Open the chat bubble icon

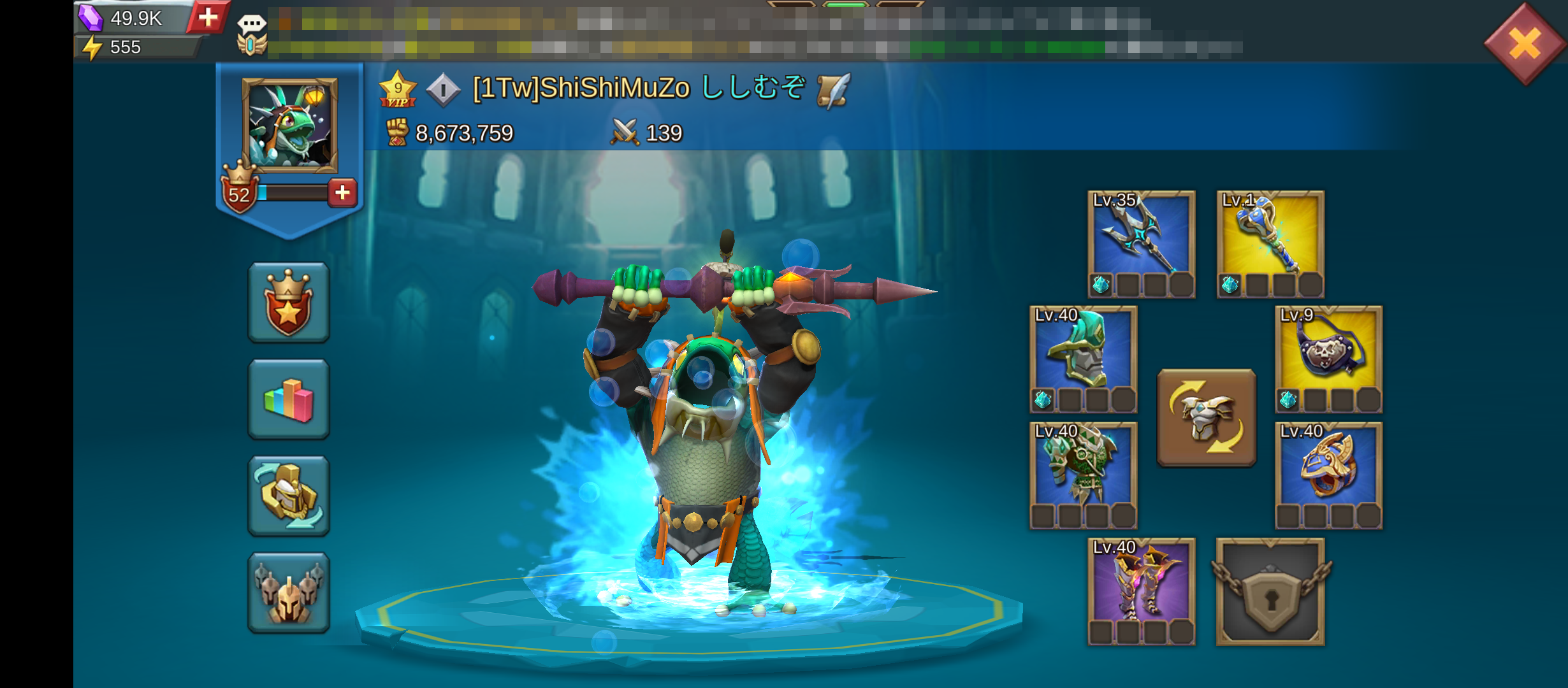tap(251, 25)
